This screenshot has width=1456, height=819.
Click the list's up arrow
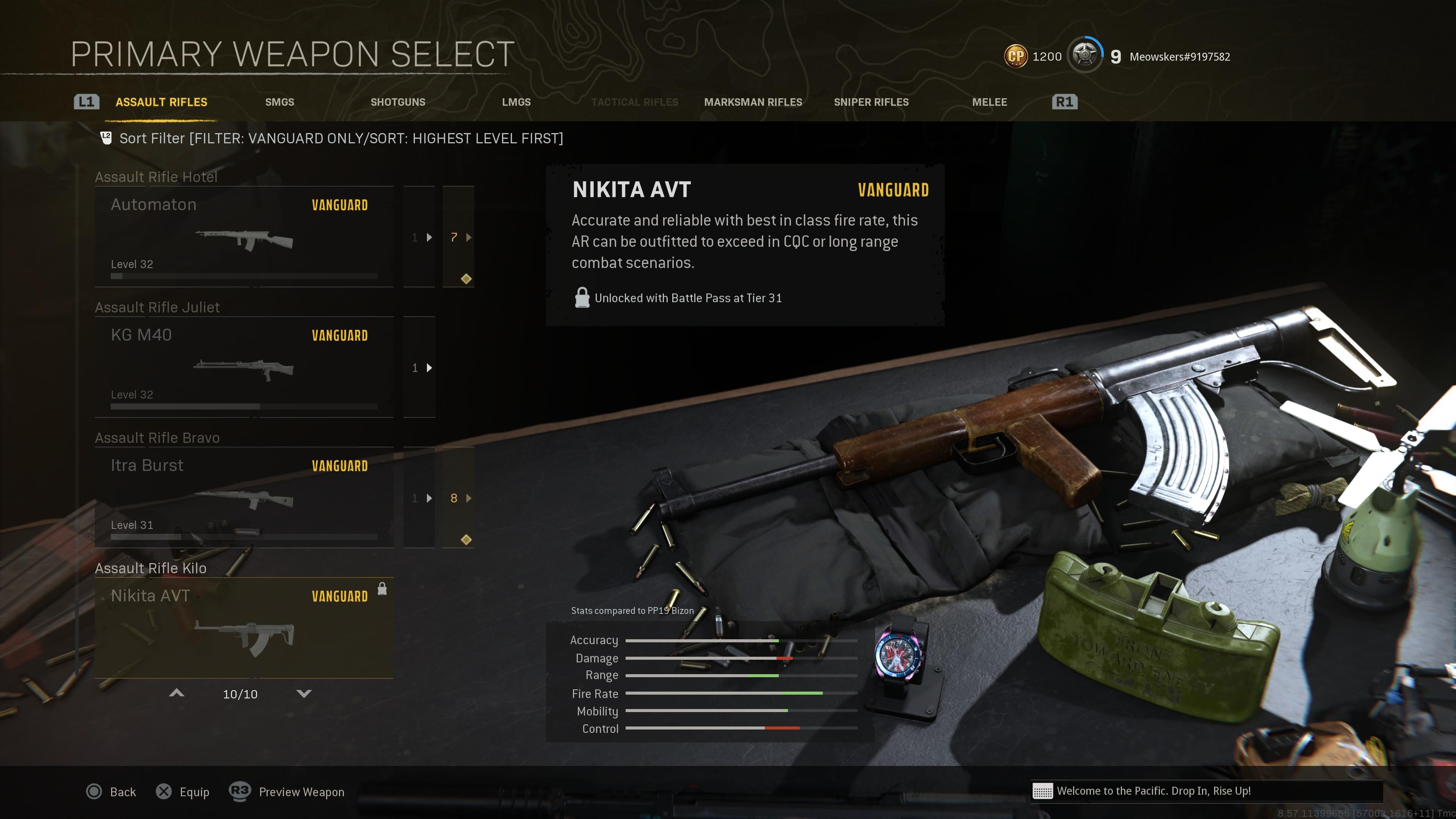tap(176, 693)
